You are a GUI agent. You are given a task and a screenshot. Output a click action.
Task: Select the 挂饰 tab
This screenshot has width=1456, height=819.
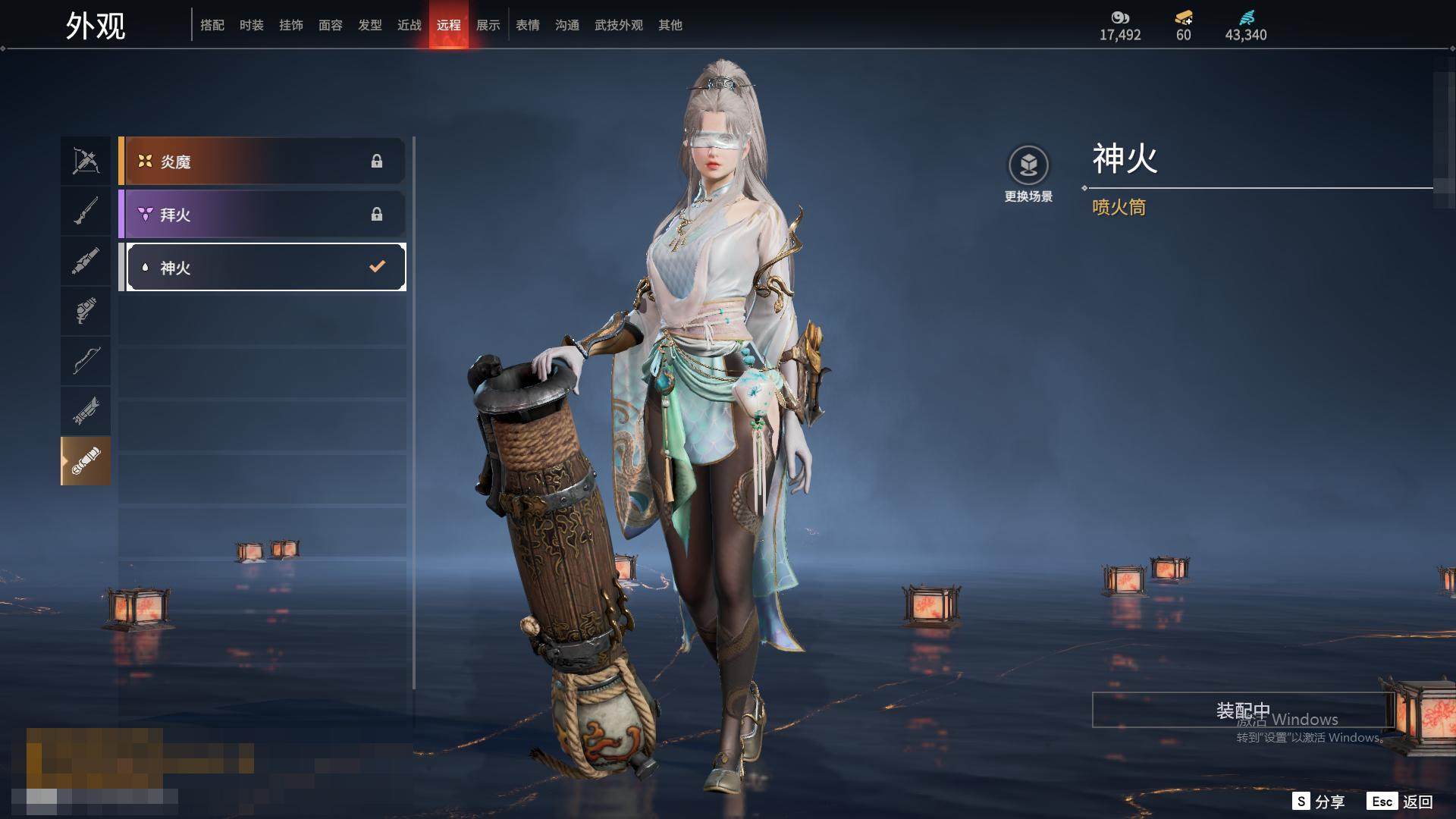pyautogui.click(x=291, y=25)
